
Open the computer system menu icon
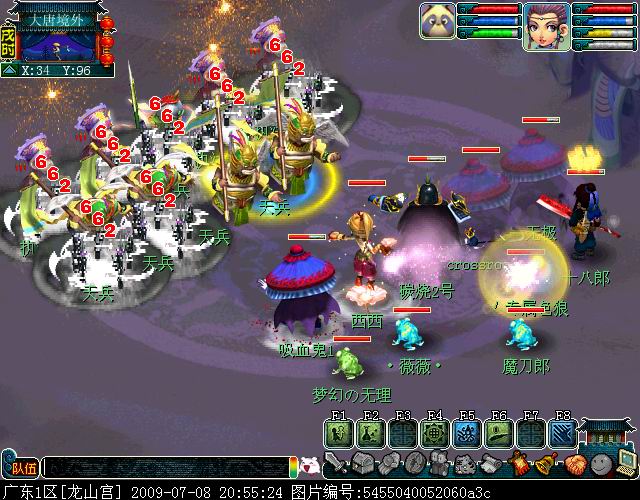coord(624,464)
